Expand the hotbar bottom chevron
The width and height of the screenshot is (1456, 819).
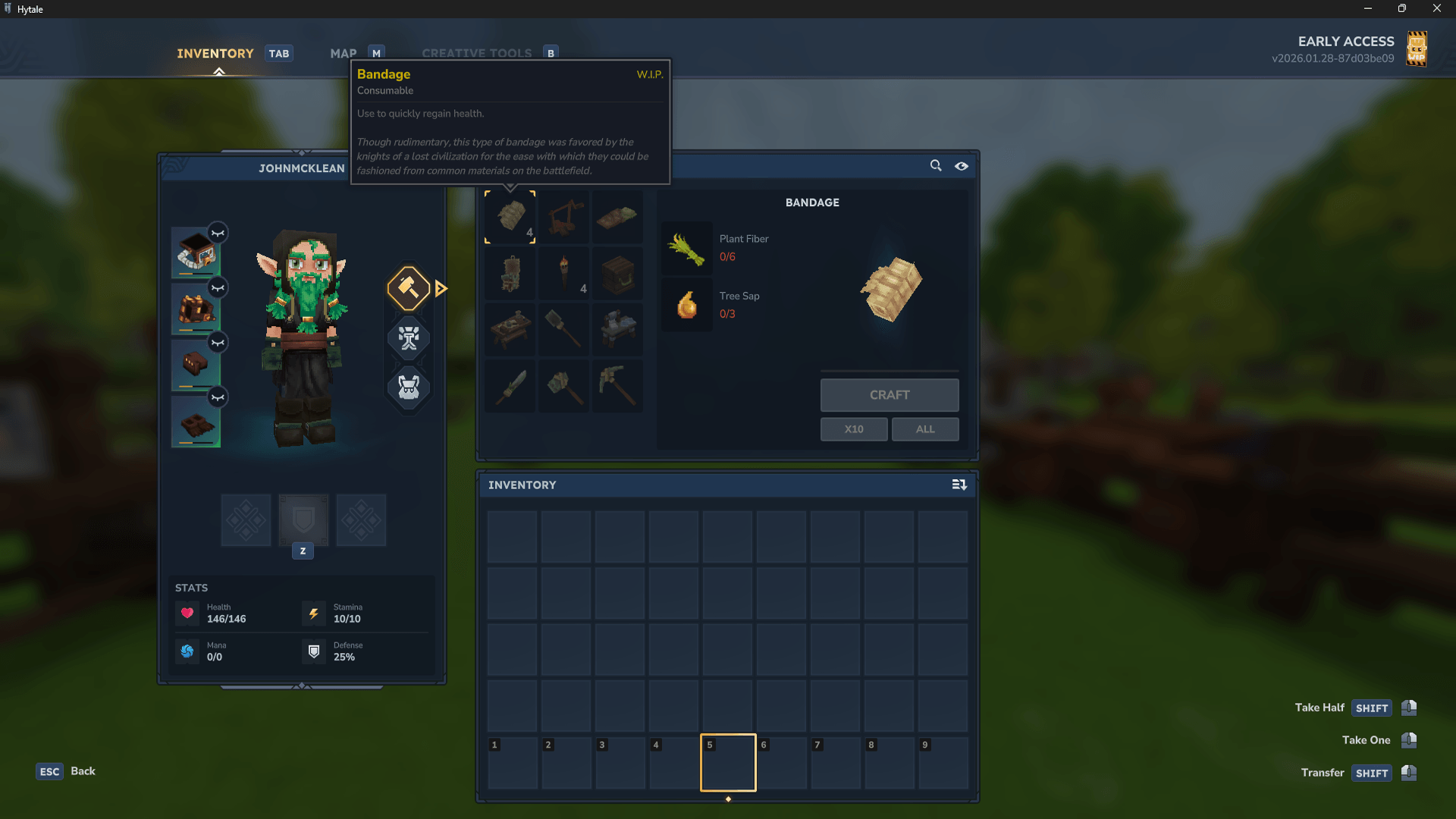[x=728, y=799]
